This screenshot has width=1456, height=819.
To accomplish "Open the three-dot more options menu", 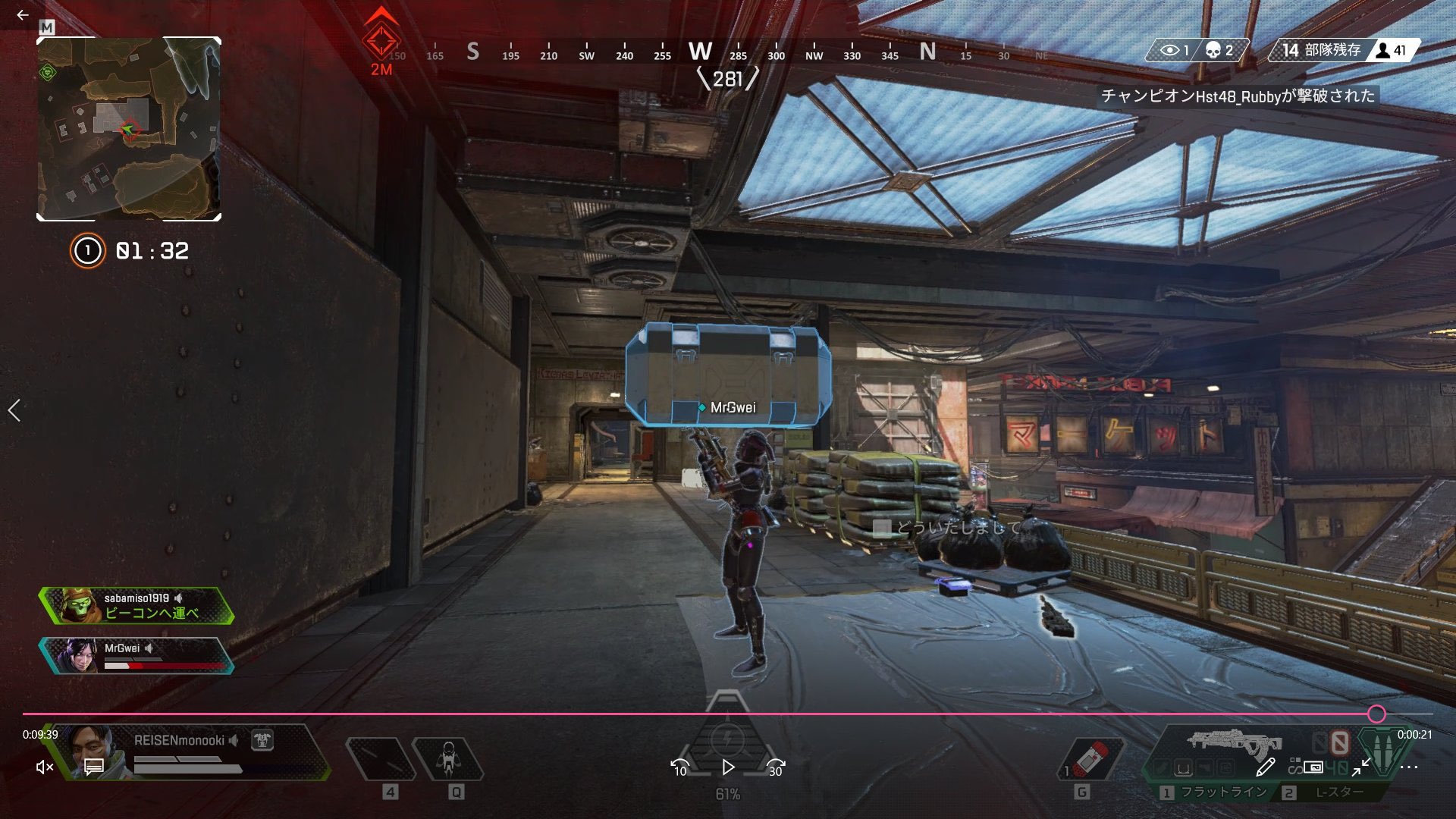I will point(1409,767).
